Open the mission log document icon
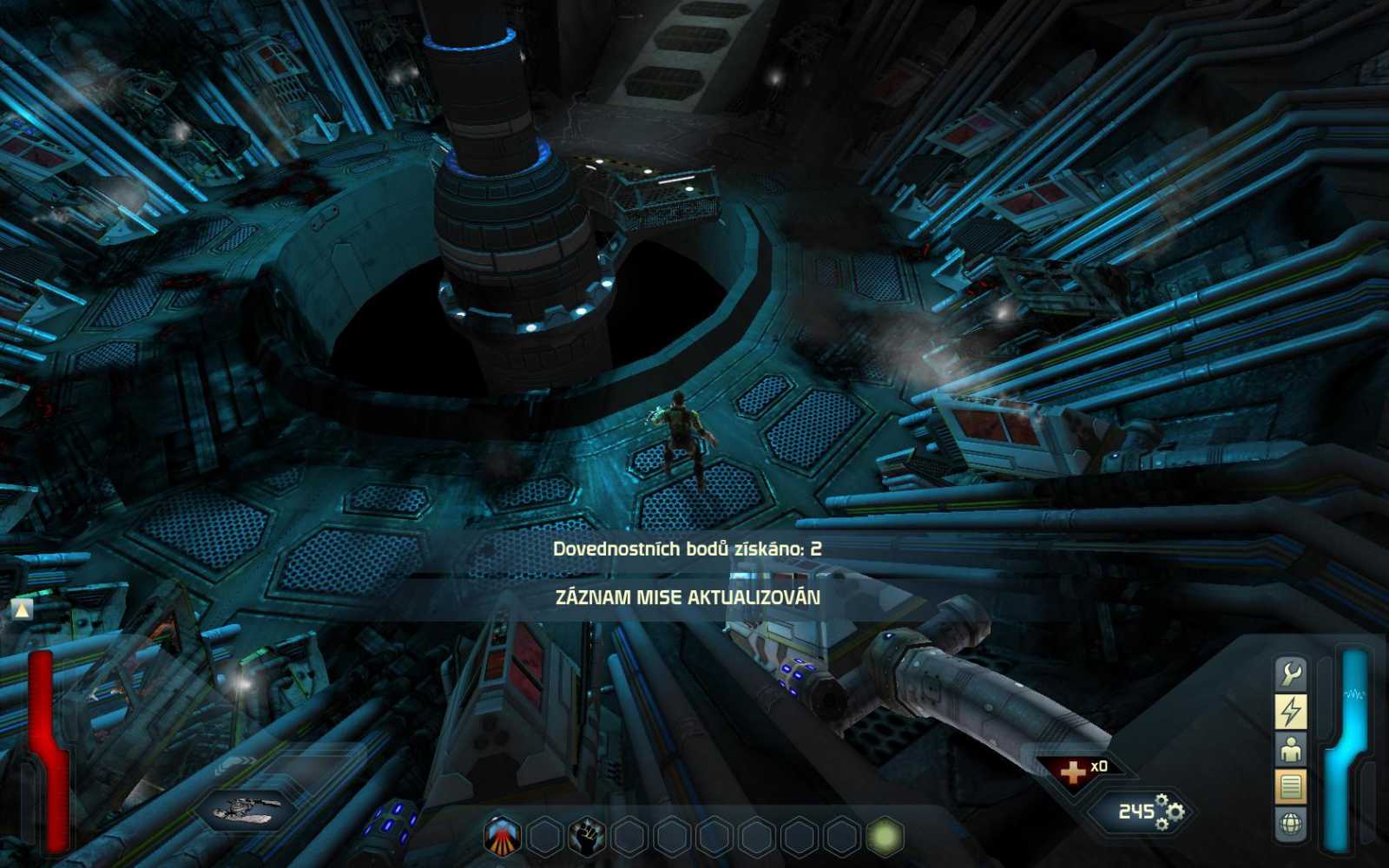1389x868 pixels. tap(1290, 786)
